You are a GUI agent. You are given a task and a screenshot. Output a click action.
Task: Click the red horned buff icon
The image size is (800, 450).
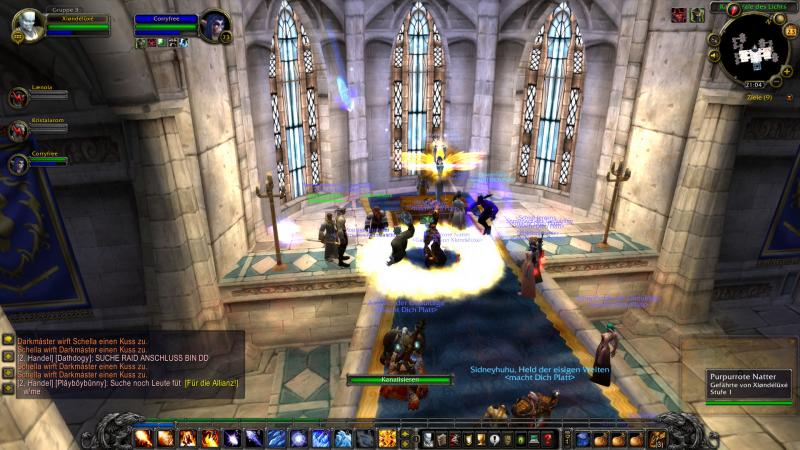coord(679,14)
